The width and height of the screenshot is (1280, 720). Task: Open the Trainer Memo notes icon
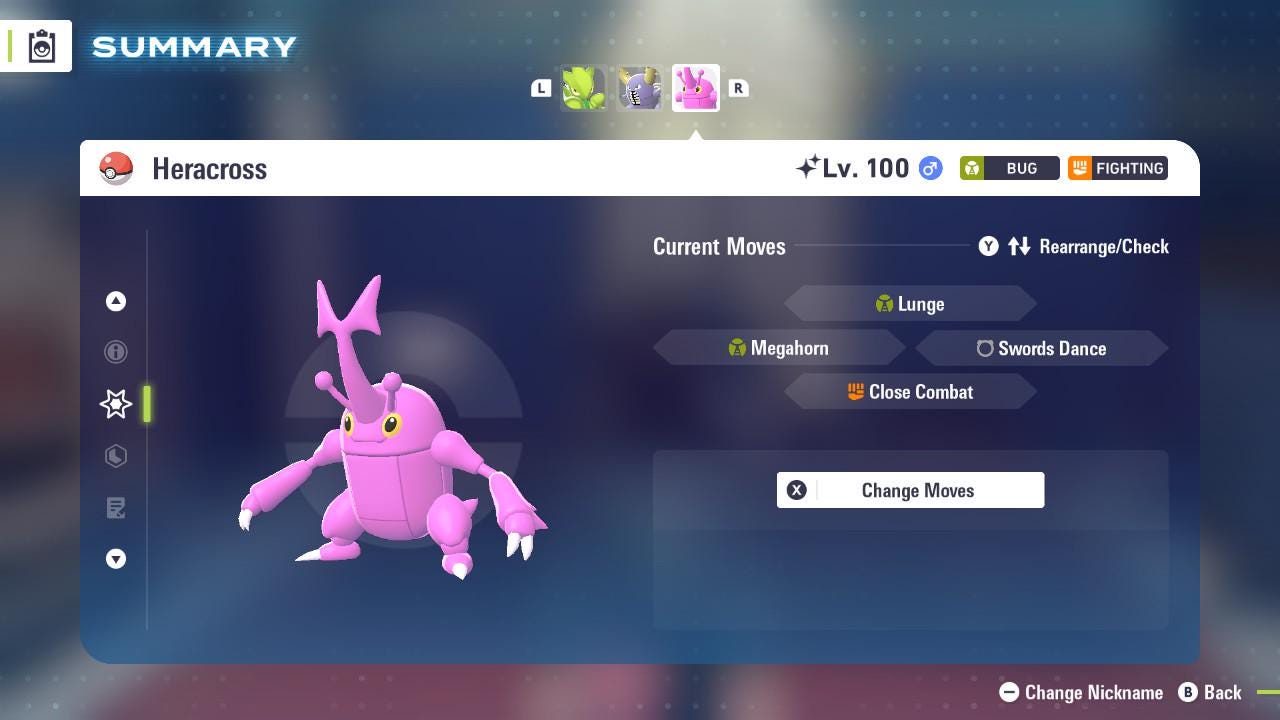[116, 508]
